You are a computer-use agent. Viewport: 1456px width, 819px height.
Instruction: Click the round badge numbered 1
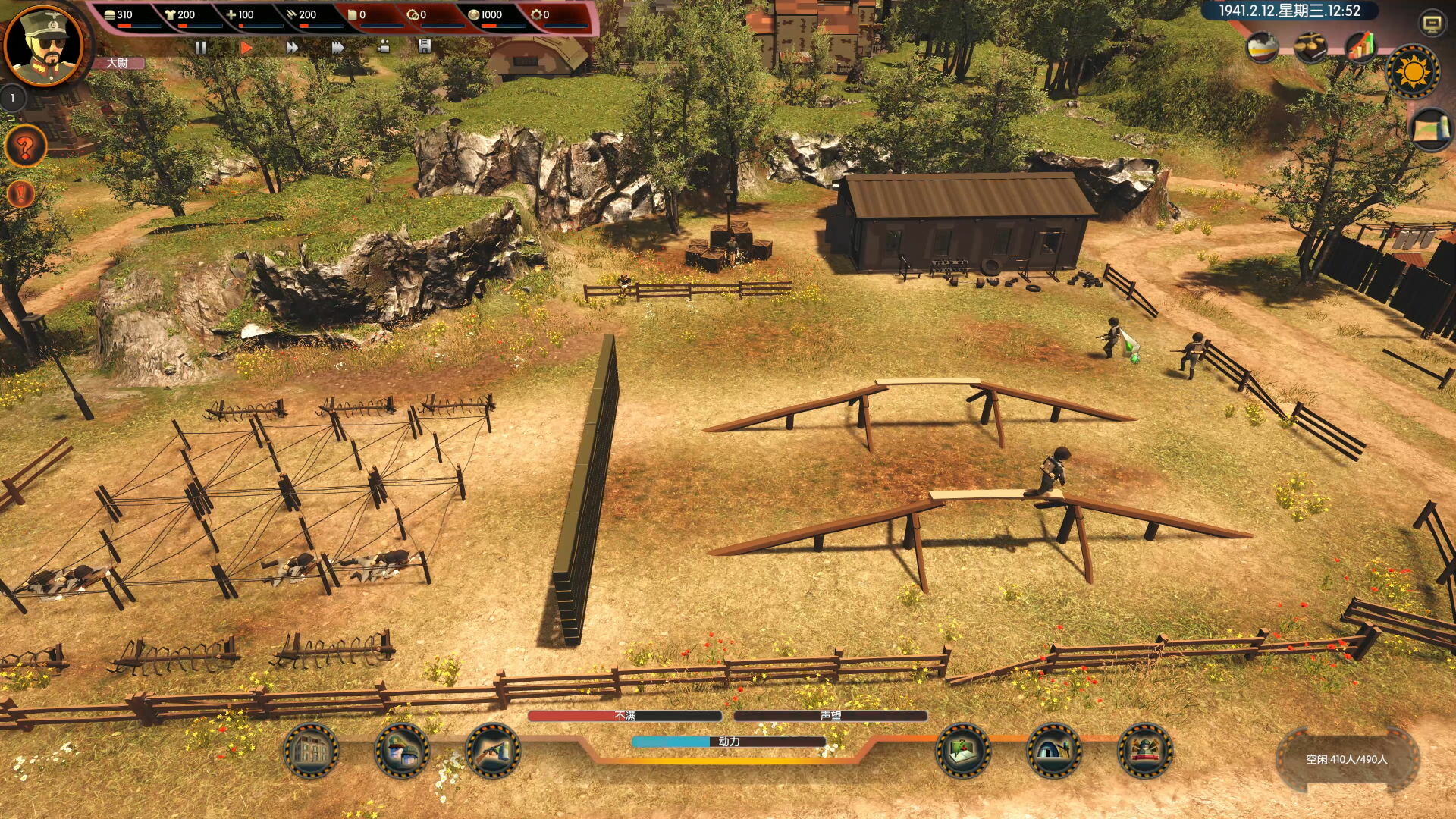click(13, 98)
